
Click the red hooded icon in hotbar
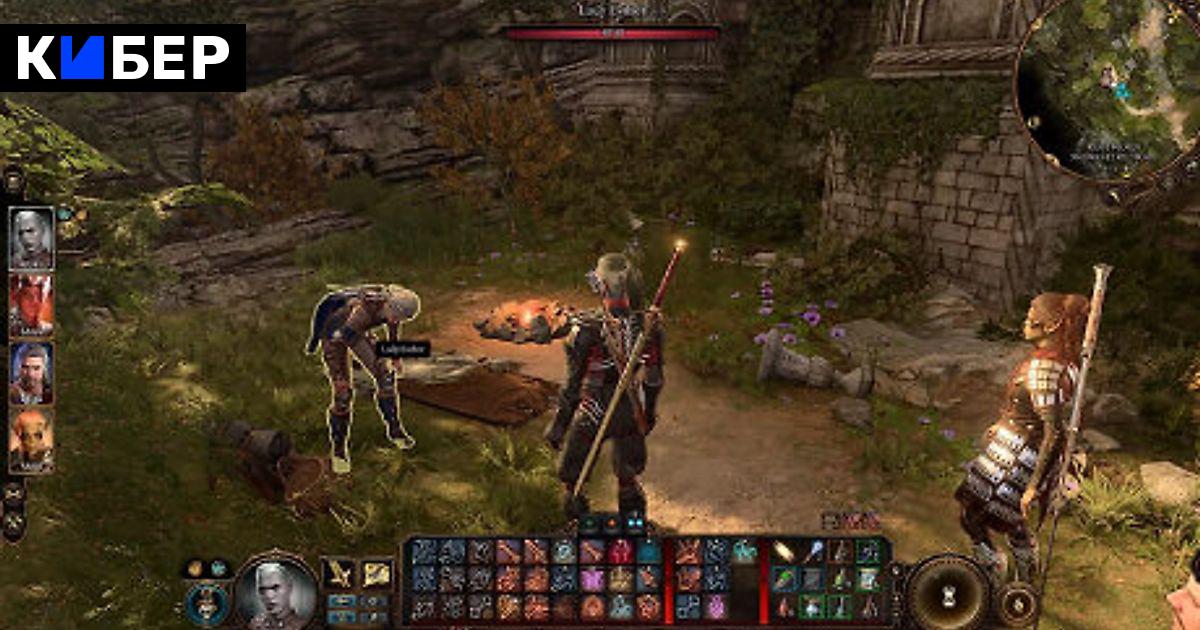pyautogui.click(x=621, y=553)
